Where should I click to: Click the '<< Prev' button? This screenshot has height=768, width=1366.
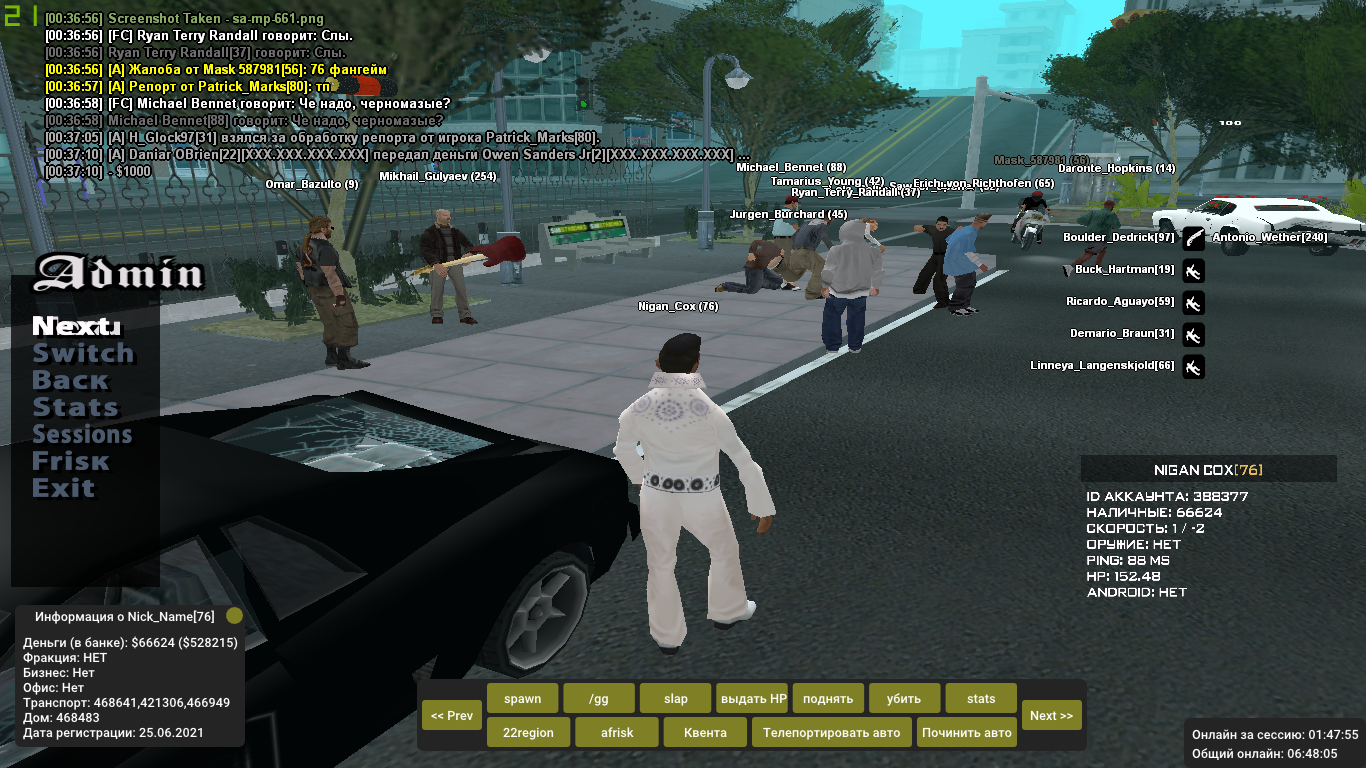pyautogui.click(x=452, y=715)
